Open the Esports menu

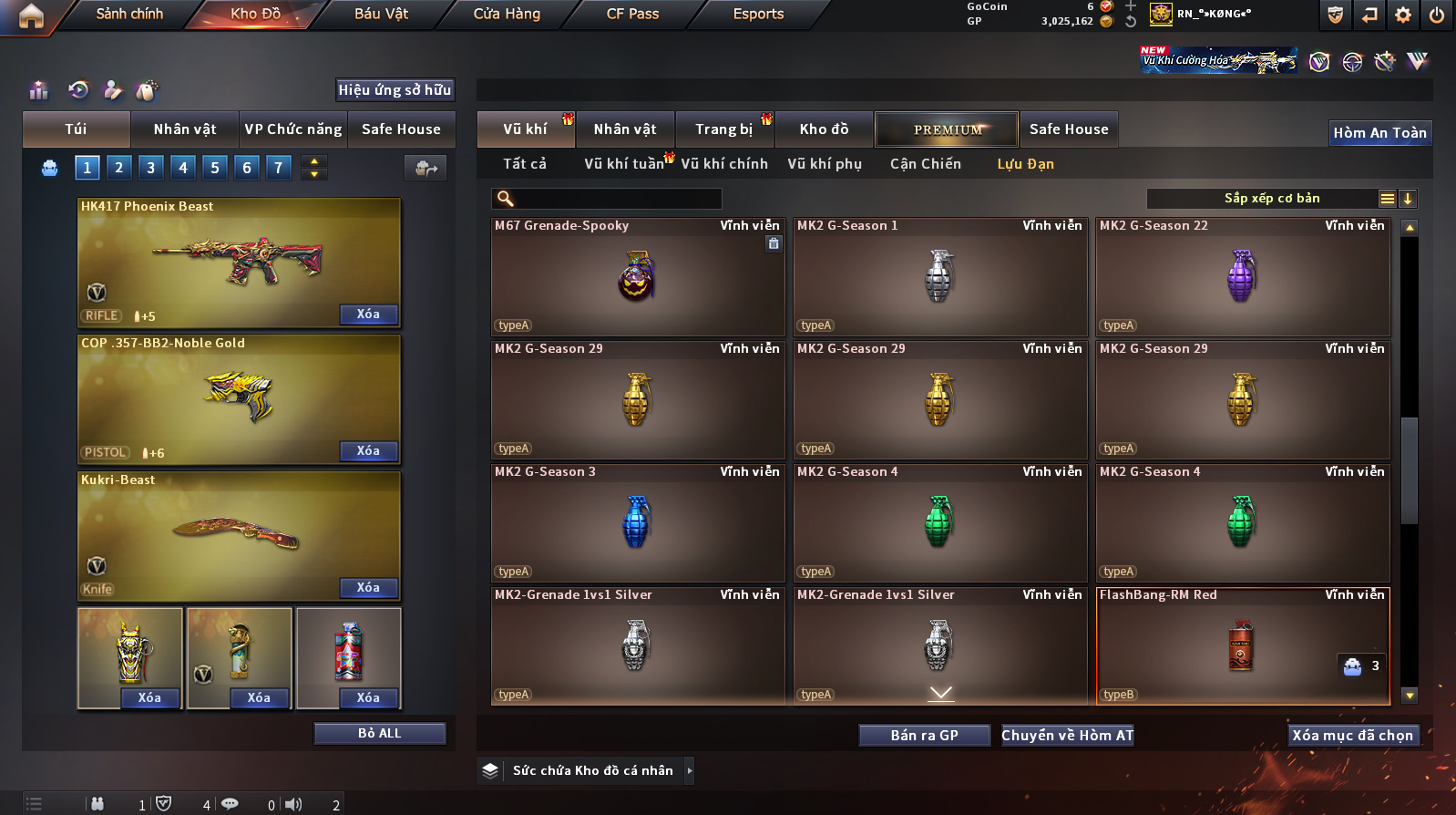[x=758, y=14]
